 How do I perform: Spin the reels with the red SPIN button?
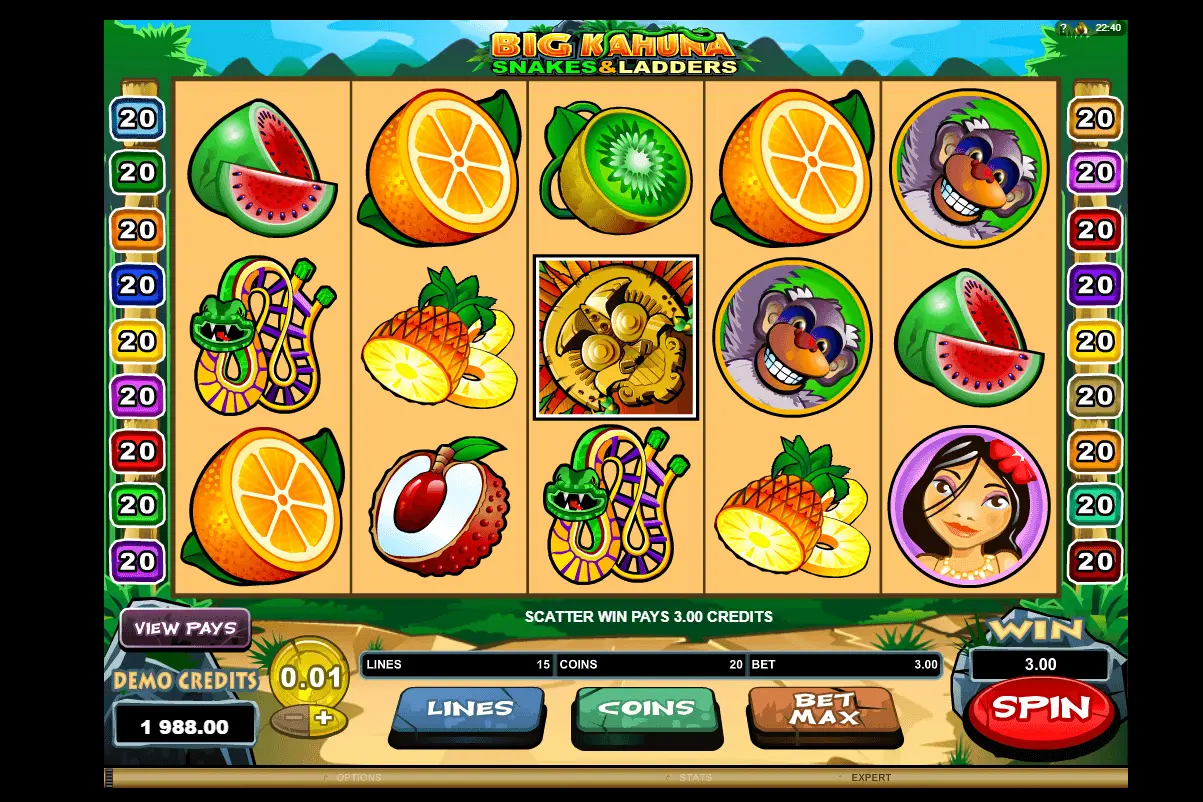point(1040,708)
